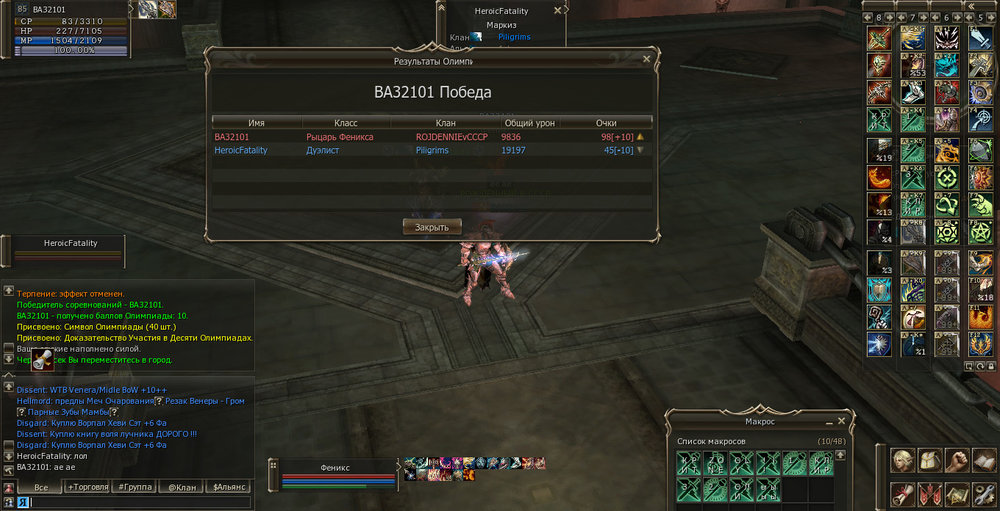Image resolution: width=1000 pixels, height=511 pixels.
Task: Open the #Группа chat tab
Action: click(x=134, y=487)
